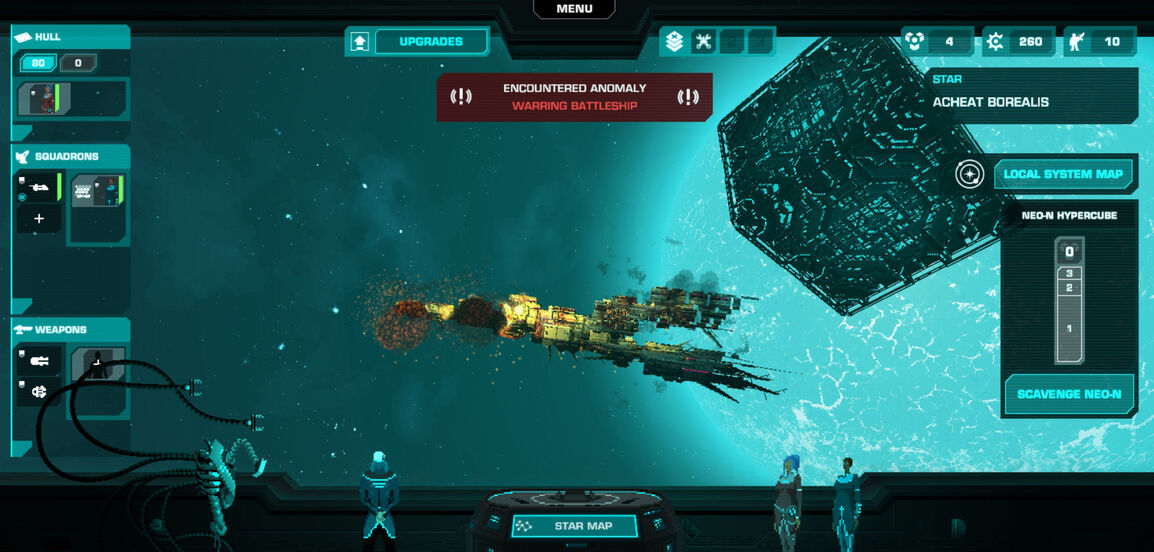Screen dimensions: 1154x552
Task: Select the second weapon slot
Action: pos(40,392)
